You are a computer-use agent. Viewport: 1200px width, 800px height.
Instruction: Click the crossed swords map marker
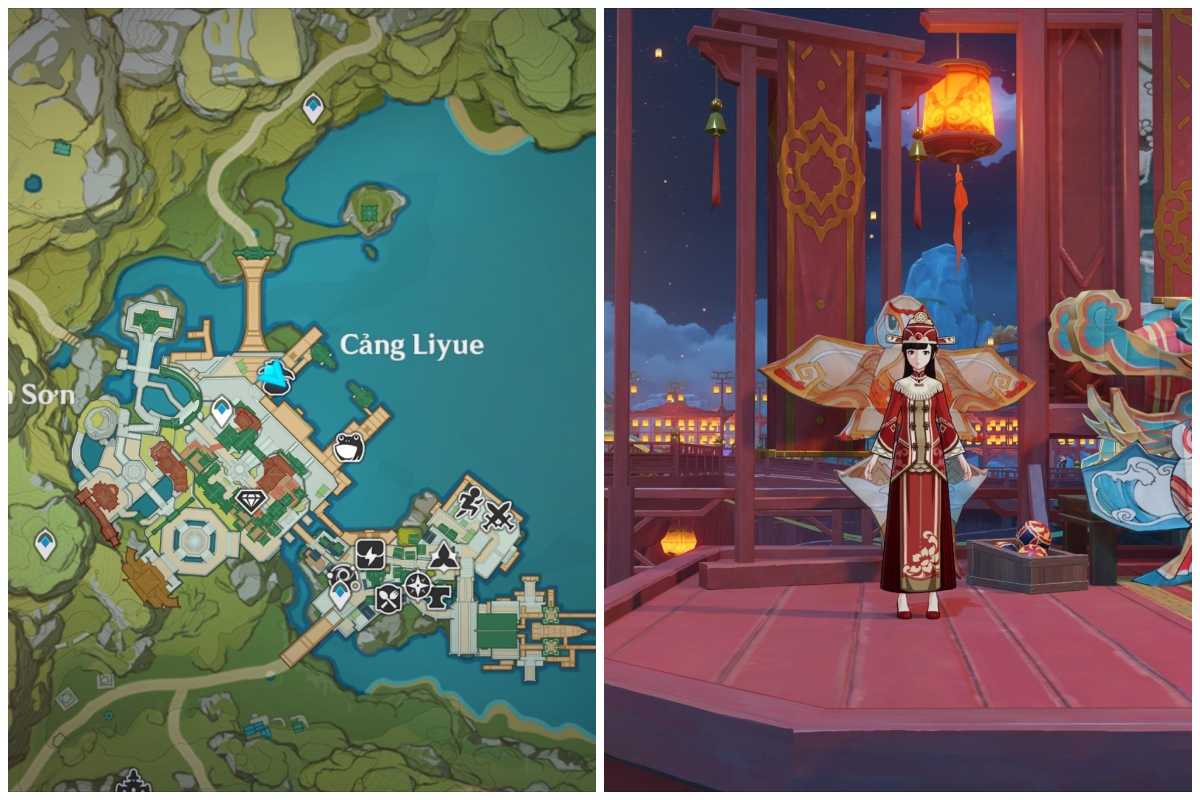(498, 516)
